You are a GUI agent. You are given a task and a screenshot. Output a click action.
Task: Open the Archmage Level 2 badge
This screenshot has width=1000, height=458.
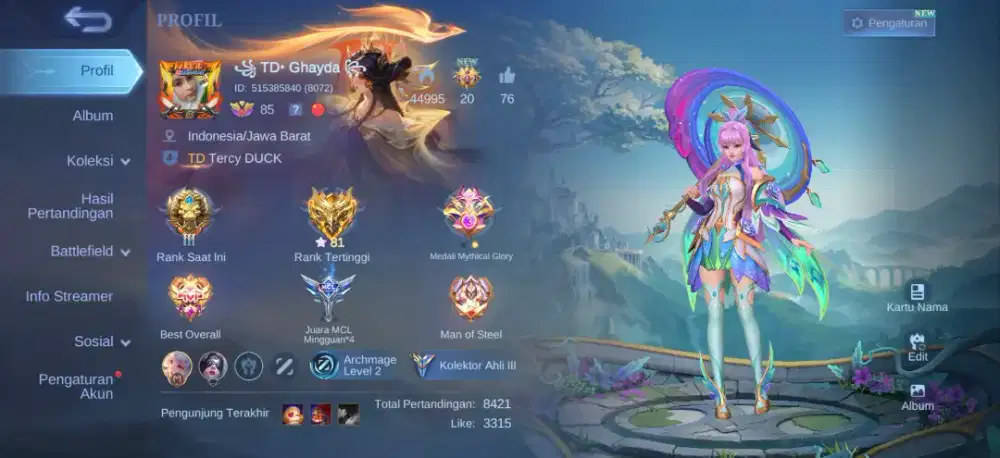pos(353,366)
